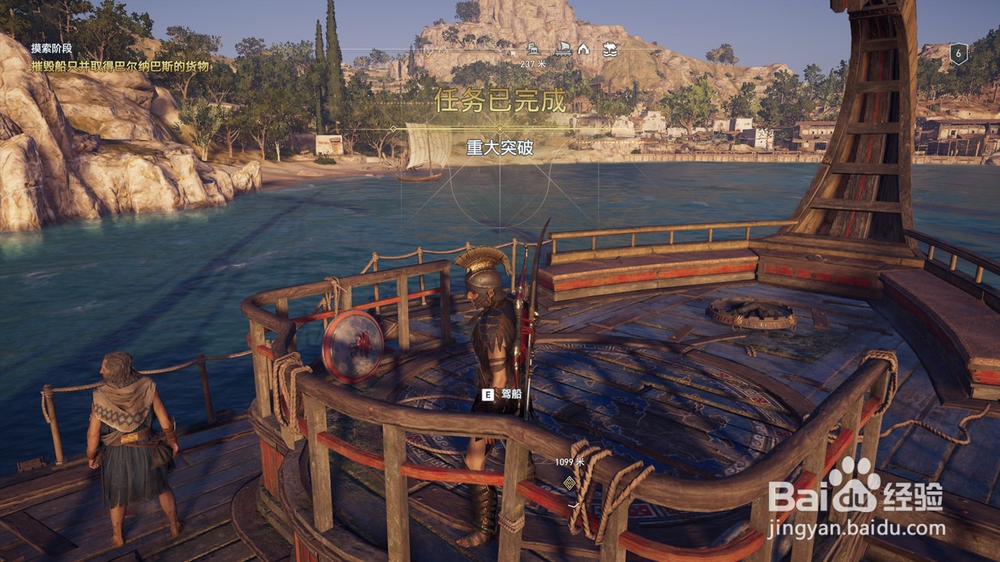Select the diamond quest waypoint marker
This screenshot has width=1000, height=562.
coord(569,482)
